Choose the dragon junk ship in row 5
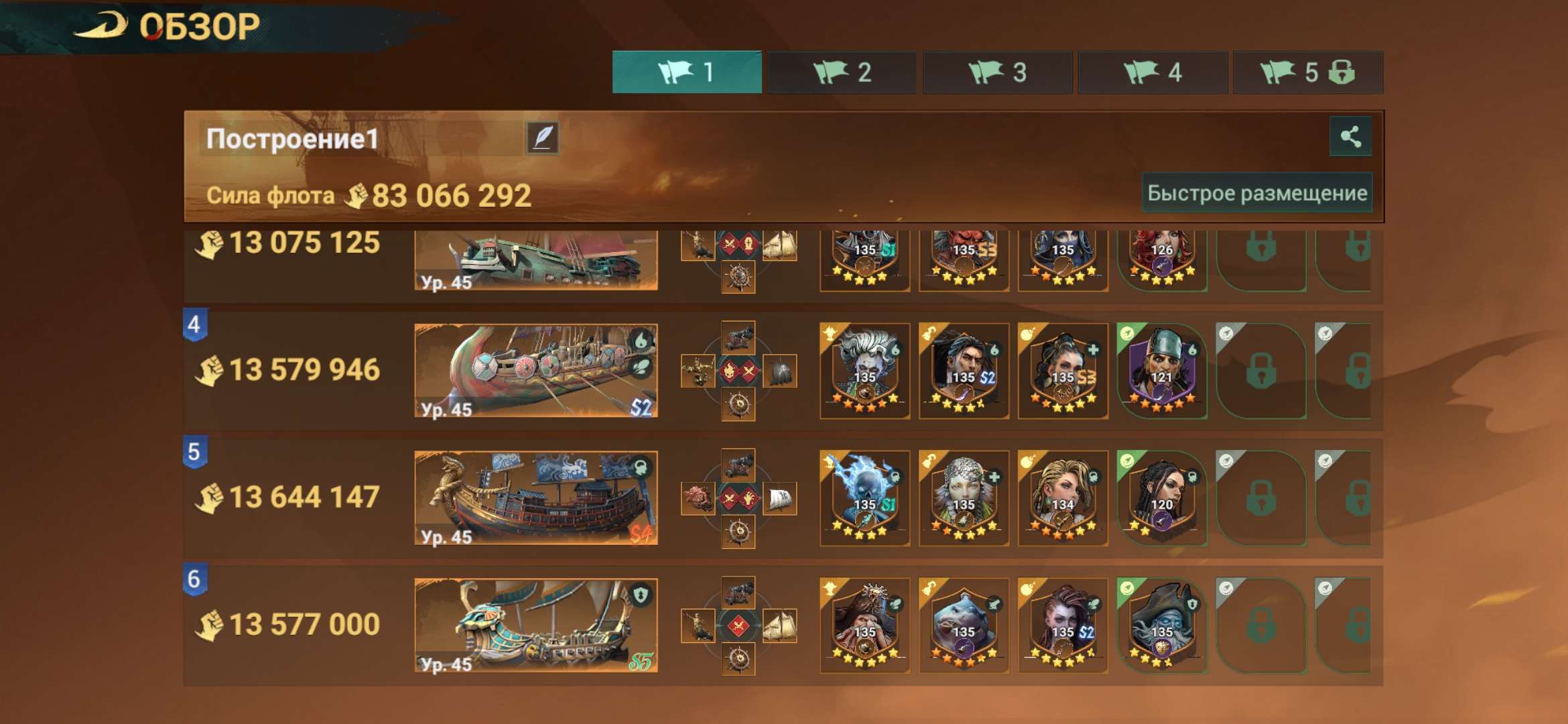The image size is (1568, 724). tap(535, 498)
